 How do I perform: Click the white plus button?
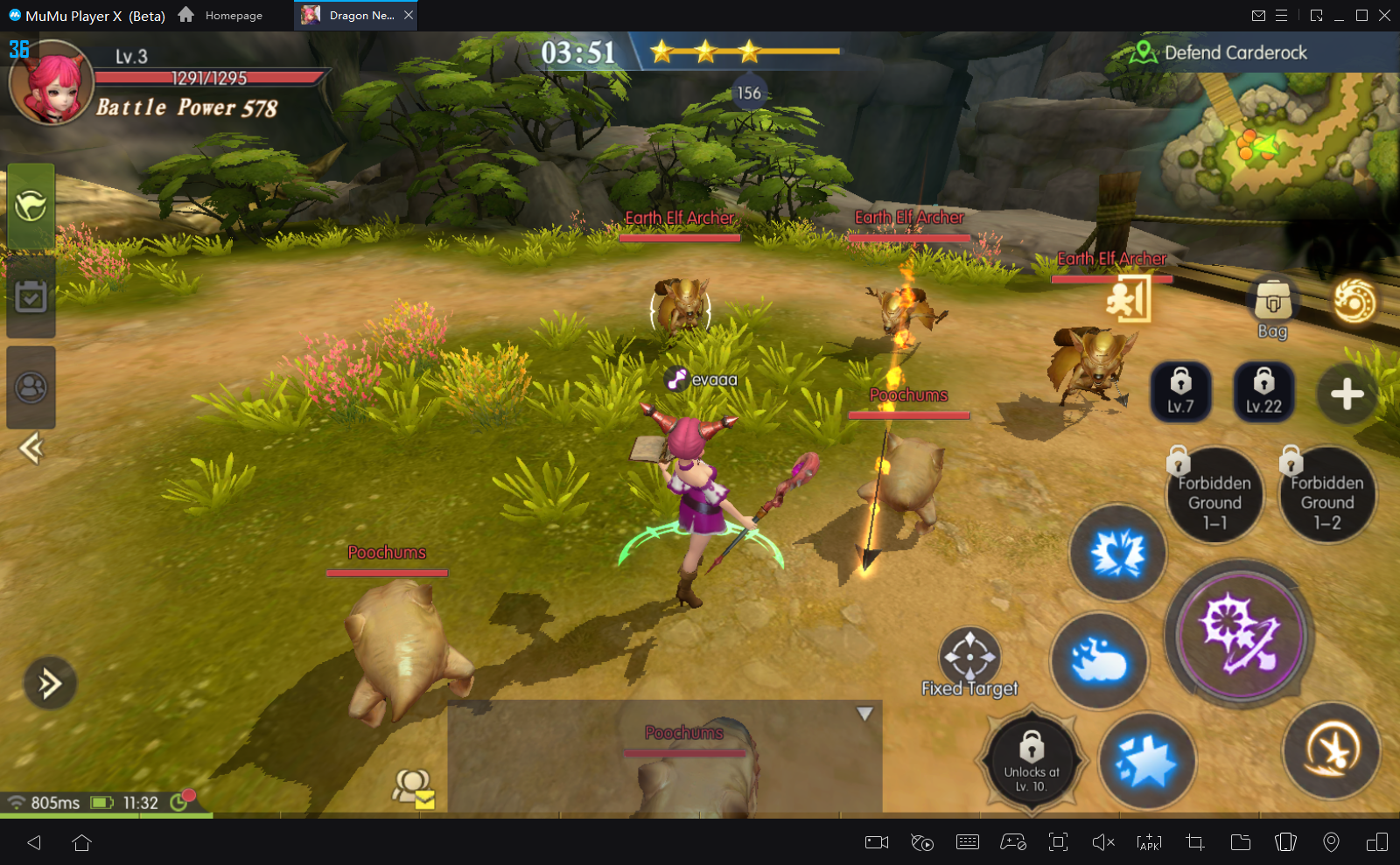point(1347,394)
